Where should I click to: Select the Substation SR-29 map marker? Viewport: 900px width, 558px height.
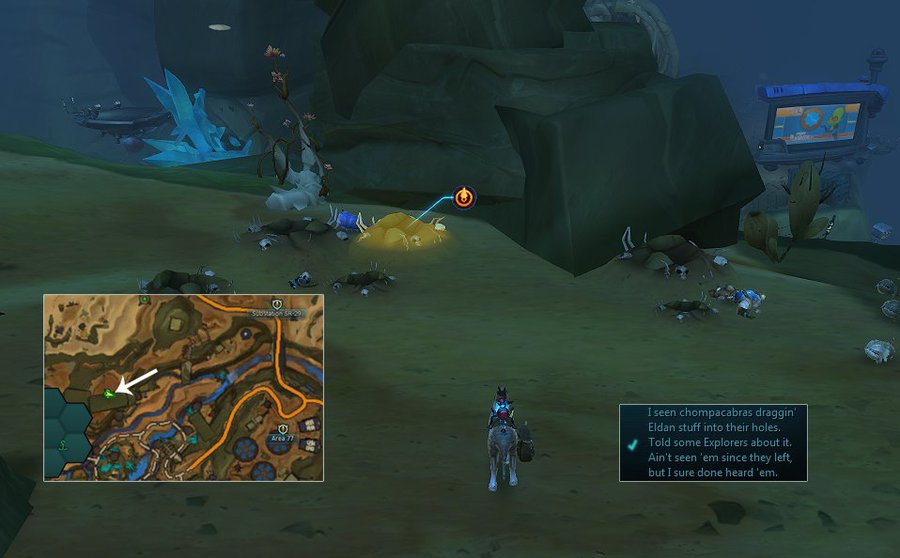(x=278, y=303)
